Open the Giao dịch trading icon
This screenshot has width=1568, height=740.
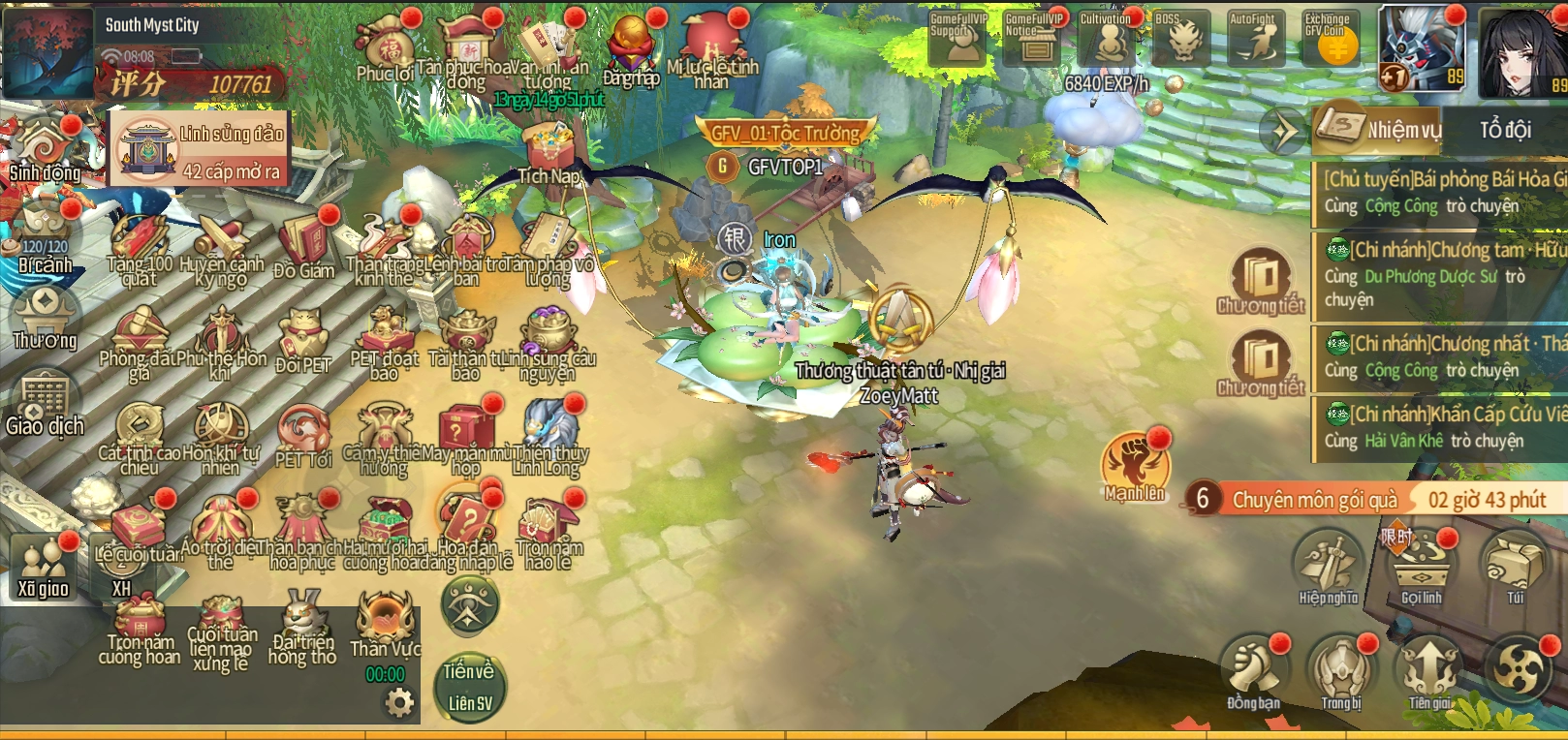[45, 403]
